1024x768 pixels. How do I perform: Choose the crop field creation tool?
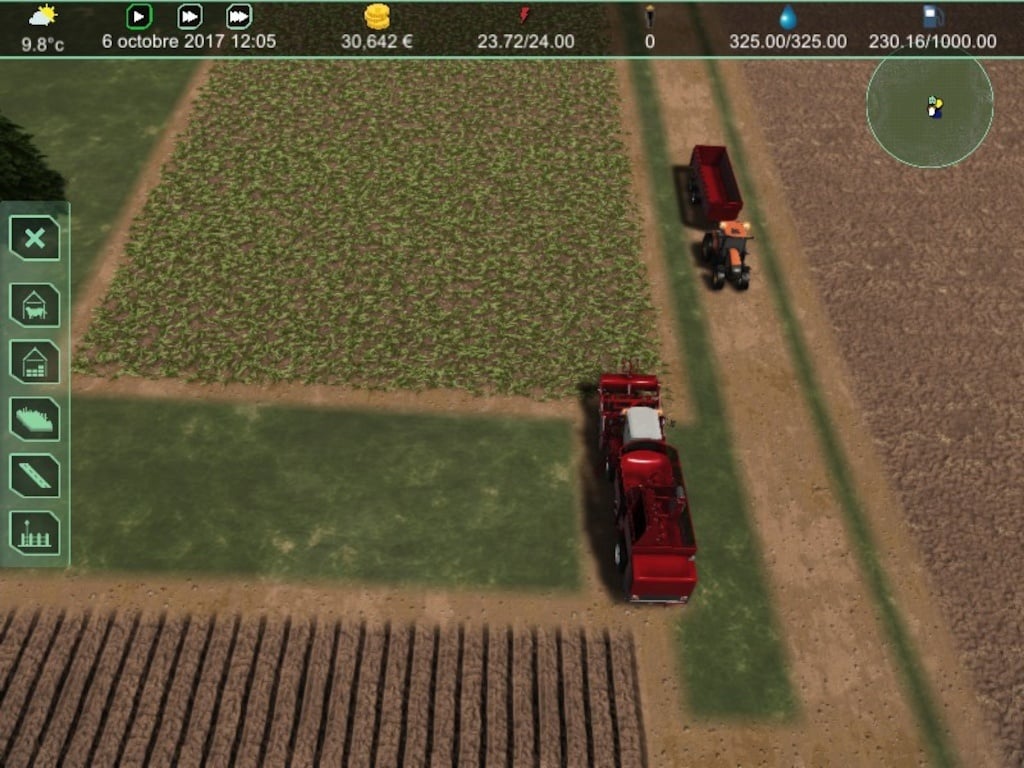click(x=35, y=418)
